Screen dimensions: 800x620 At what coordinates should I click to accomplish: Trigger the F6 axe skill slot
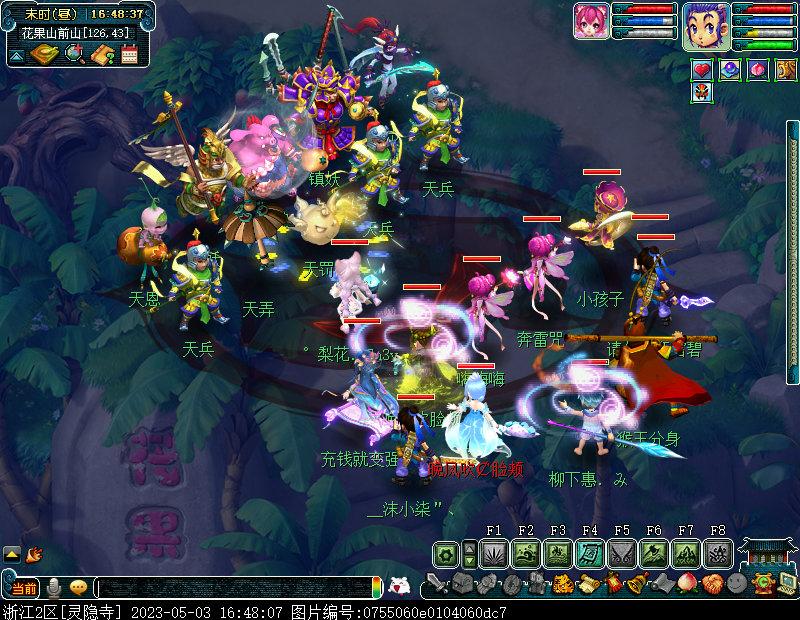point(654,553)
